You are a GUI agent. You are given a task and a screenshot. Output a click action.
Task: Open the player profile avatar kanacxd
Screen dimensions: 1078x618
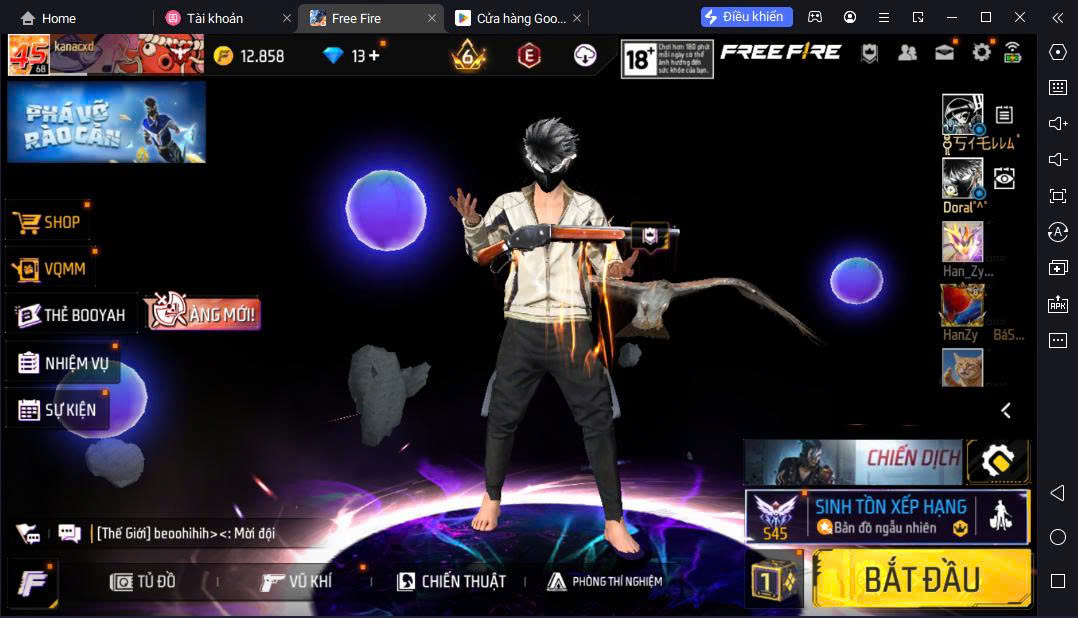29,55
